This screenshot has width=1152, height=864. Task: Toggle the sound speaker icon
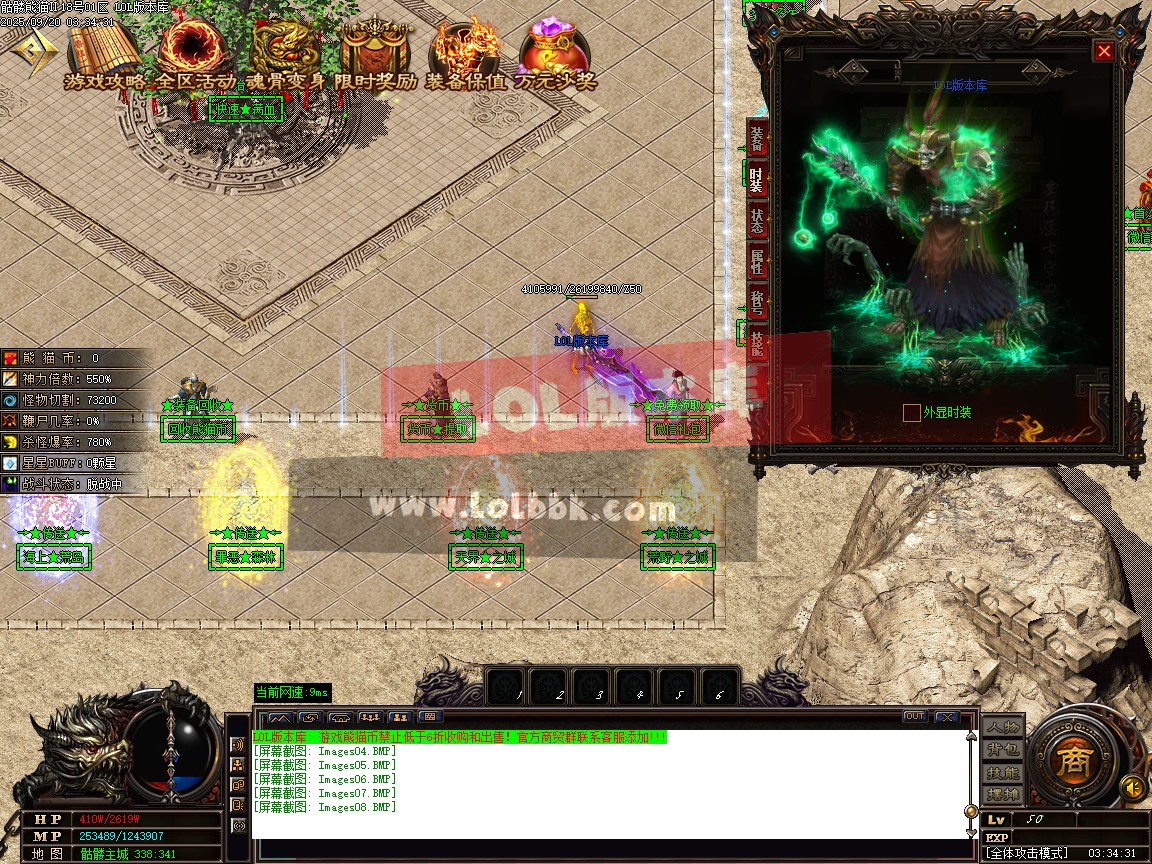(x=1132, y=787)
